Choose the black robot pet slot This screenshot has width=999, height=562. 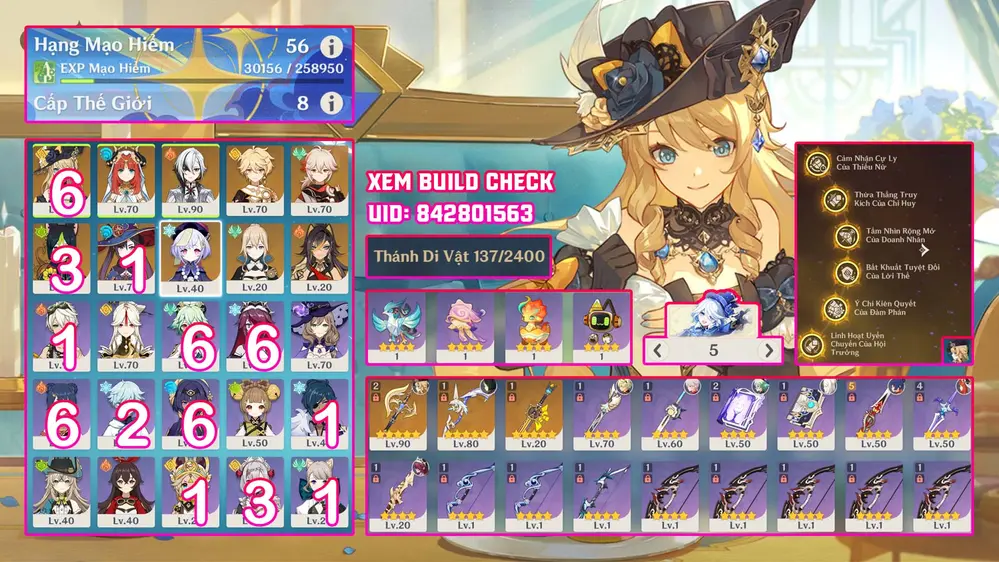(x=601, y=326)
